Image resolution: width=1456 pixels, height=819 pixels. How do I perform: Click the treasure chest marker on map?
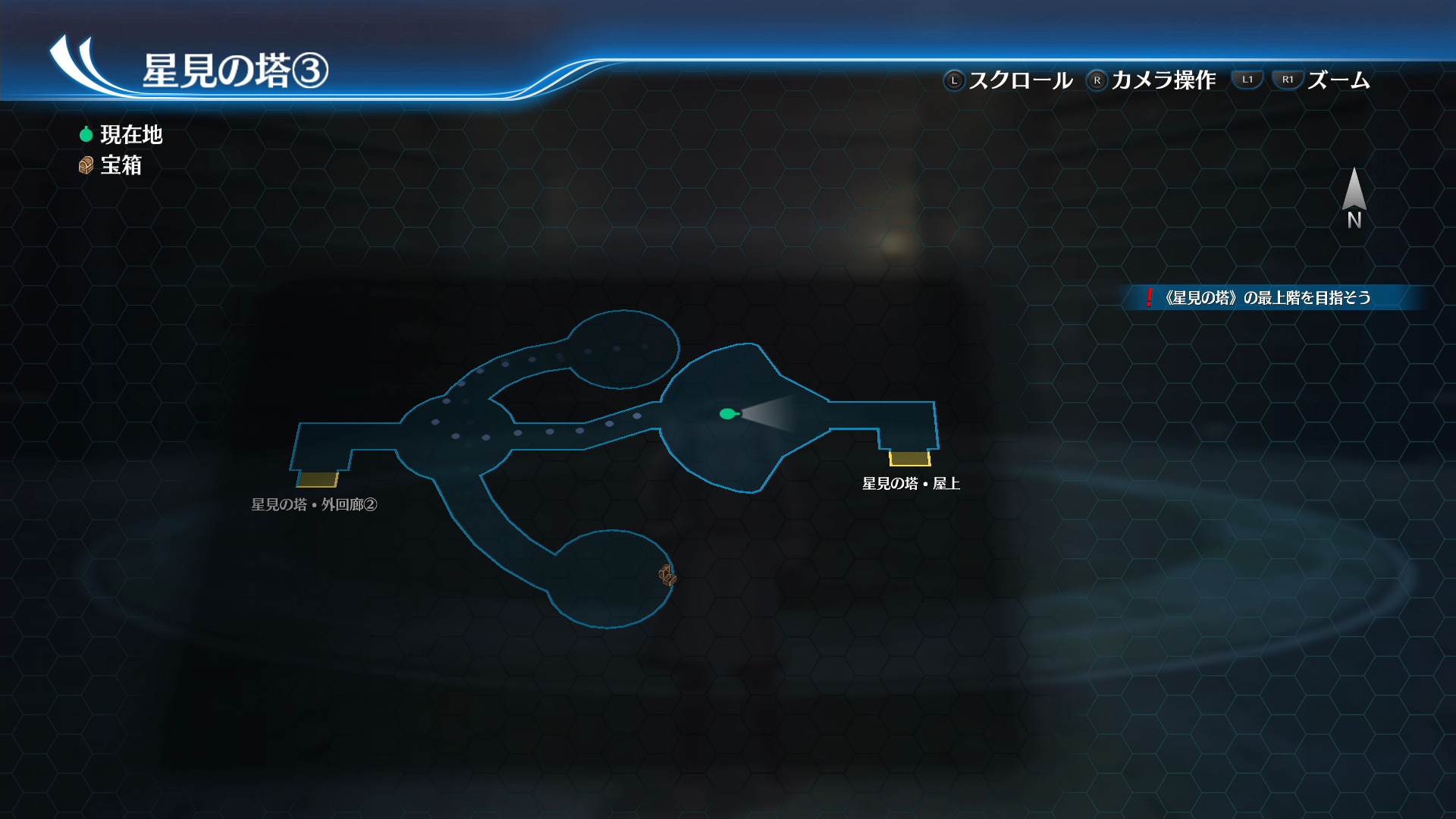pos(667,576)
